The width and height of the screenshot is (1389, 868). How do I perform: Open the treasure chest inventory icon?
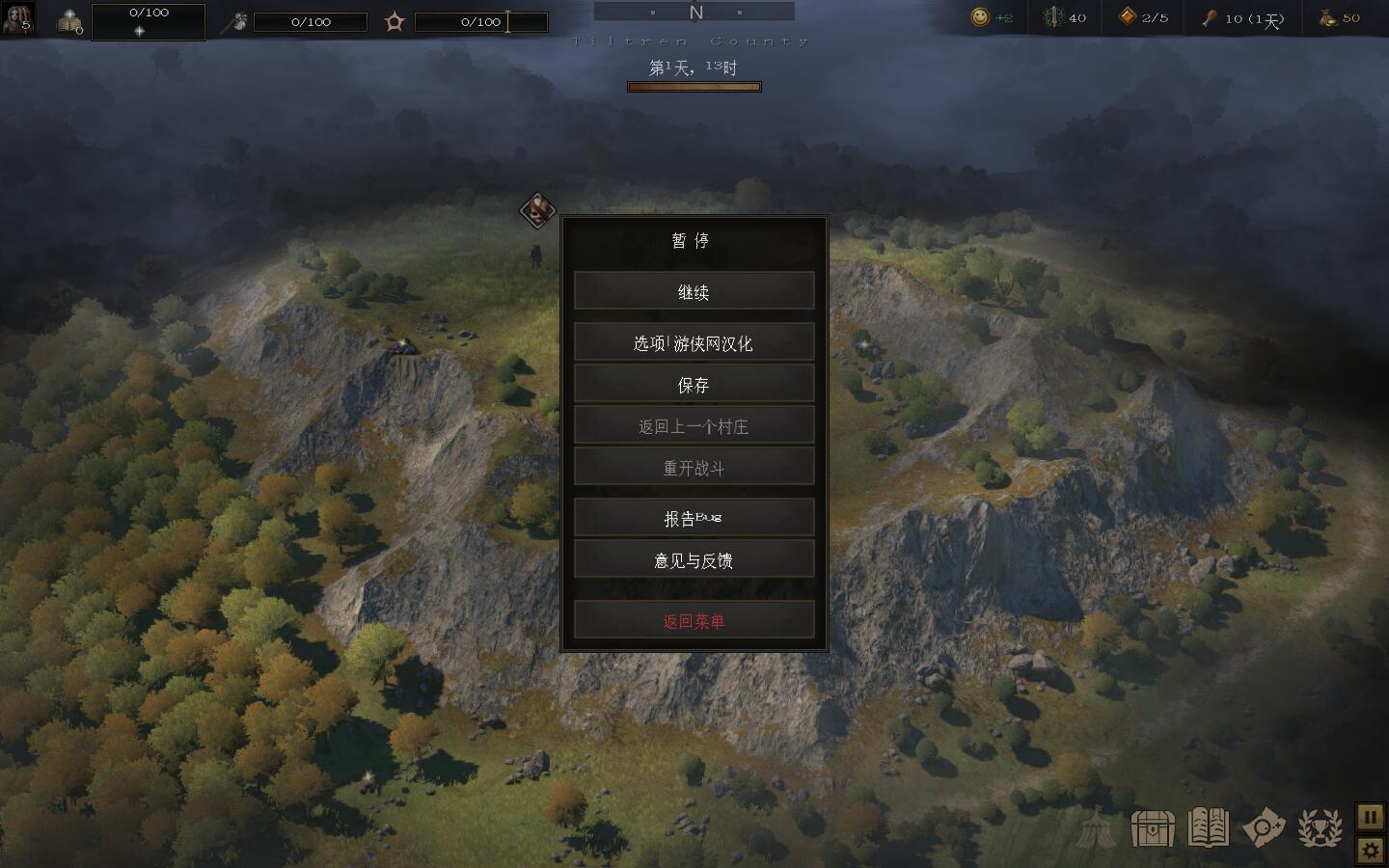(1152, 827)
